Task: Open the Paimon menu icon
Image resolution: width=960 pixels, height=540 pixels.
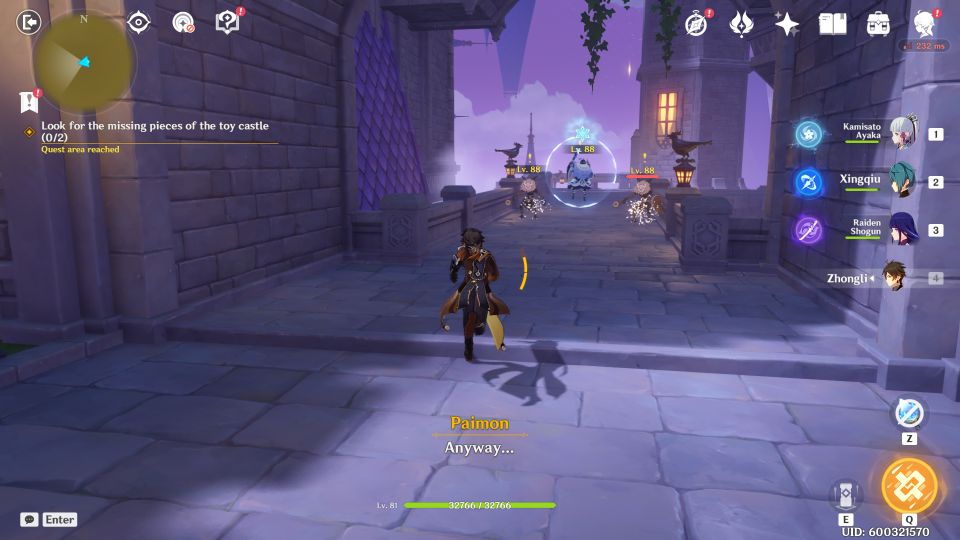Action: click(x=924, y=23)
